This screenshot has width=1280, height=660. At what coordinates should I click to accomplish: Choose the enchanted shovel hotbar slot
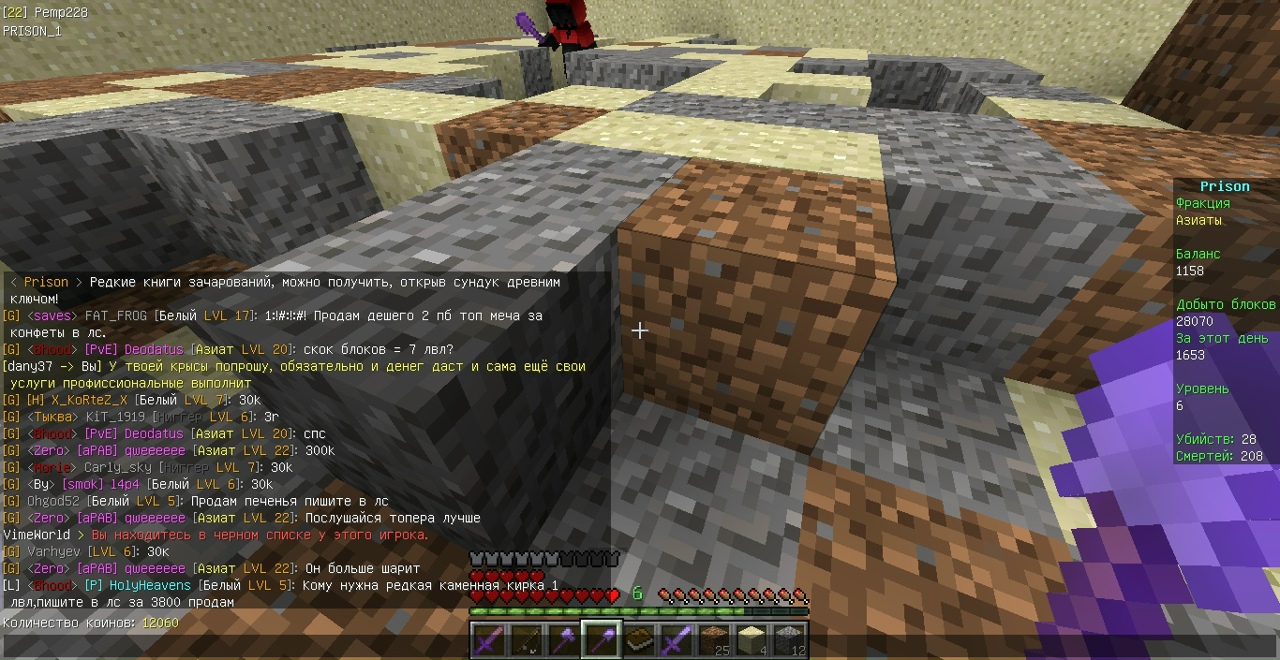coord(601,639)
